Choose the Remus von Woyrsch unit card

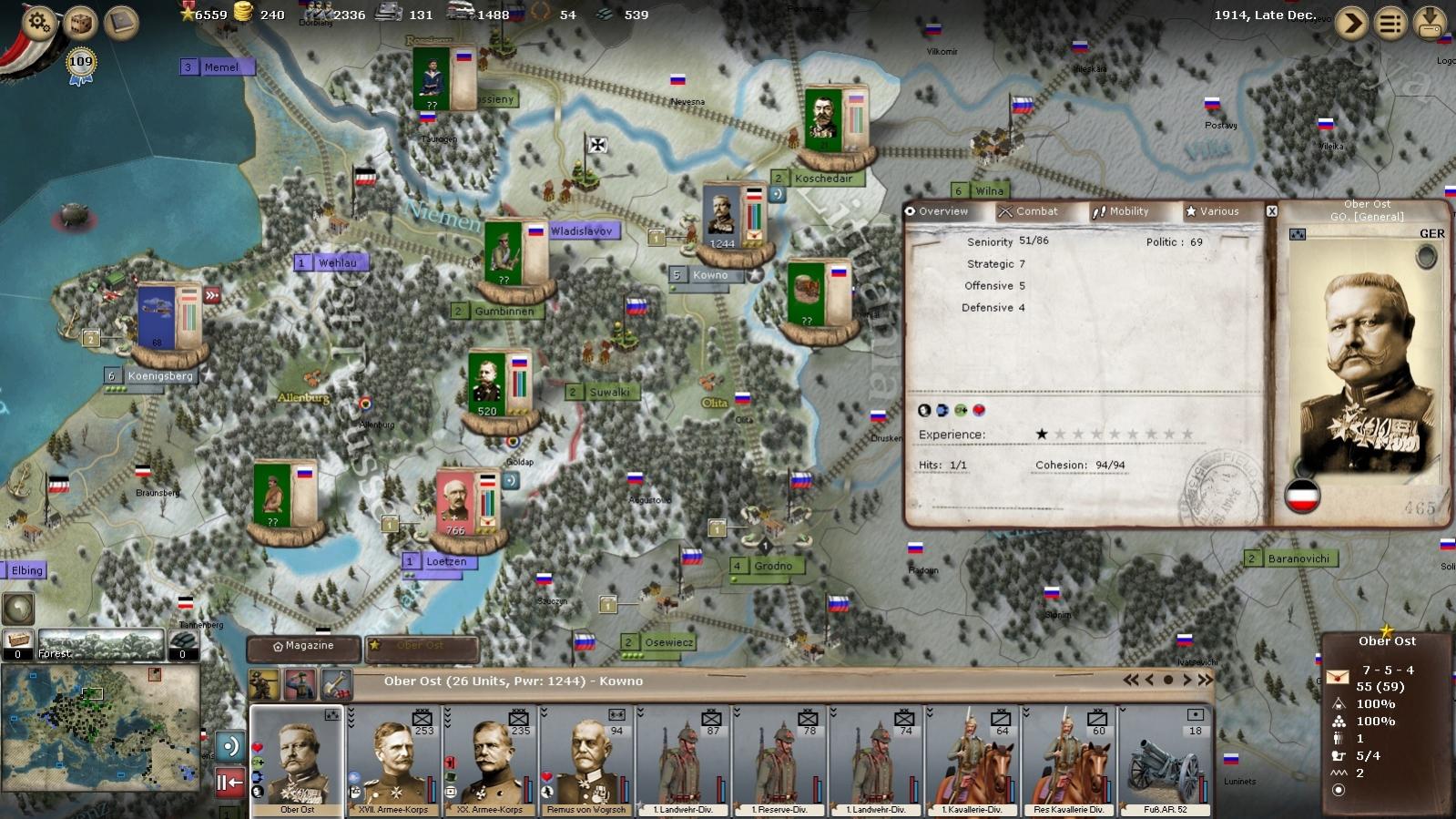(586, 762)
